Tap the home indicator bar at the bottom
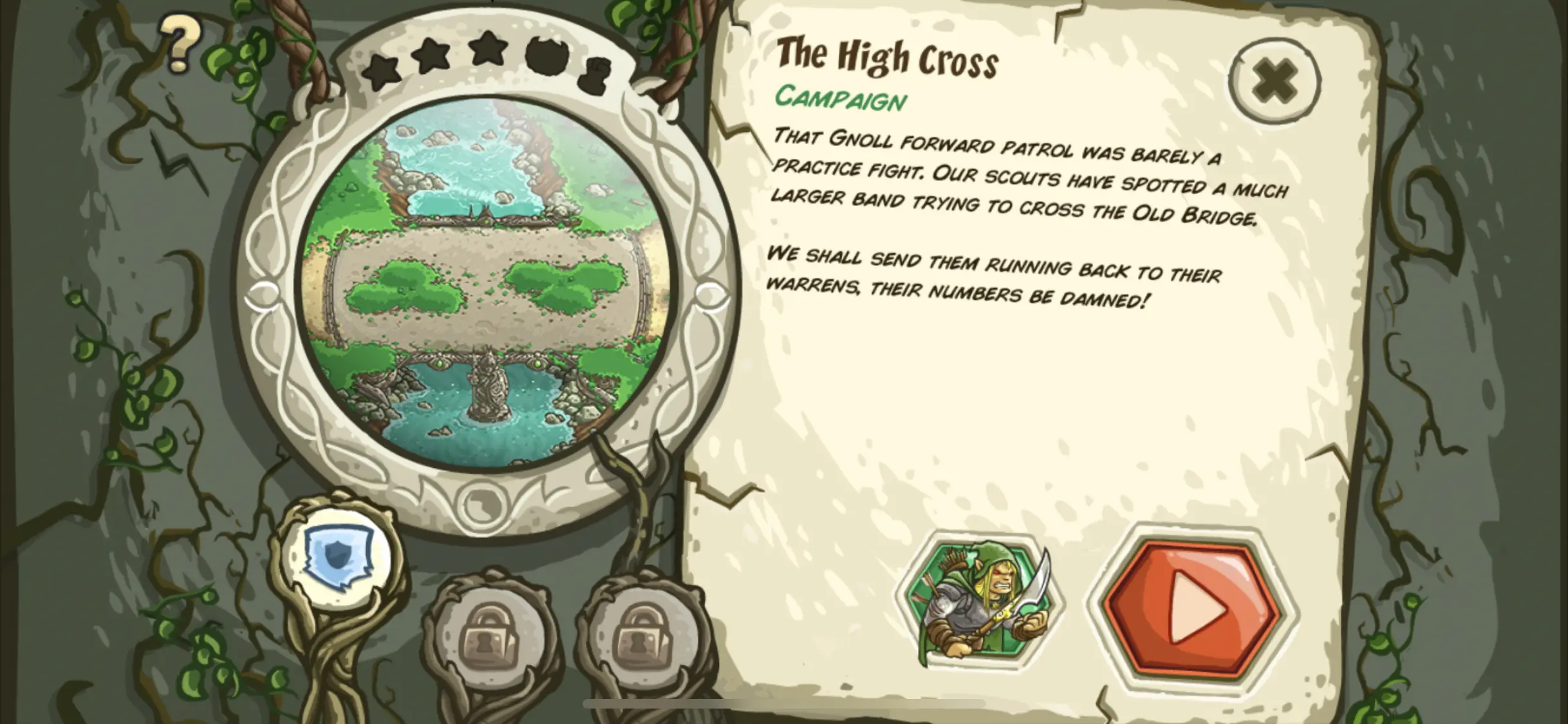 tap(784, 703)
